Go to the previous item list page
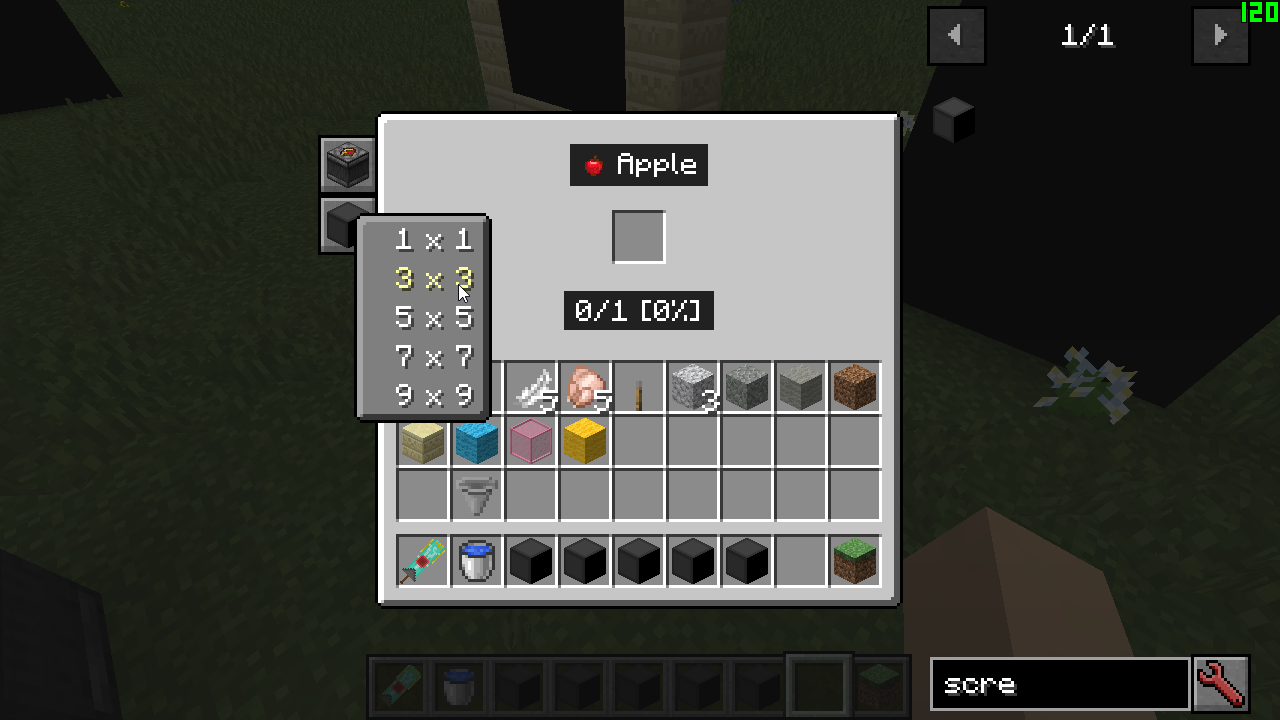 coord(956,36)
